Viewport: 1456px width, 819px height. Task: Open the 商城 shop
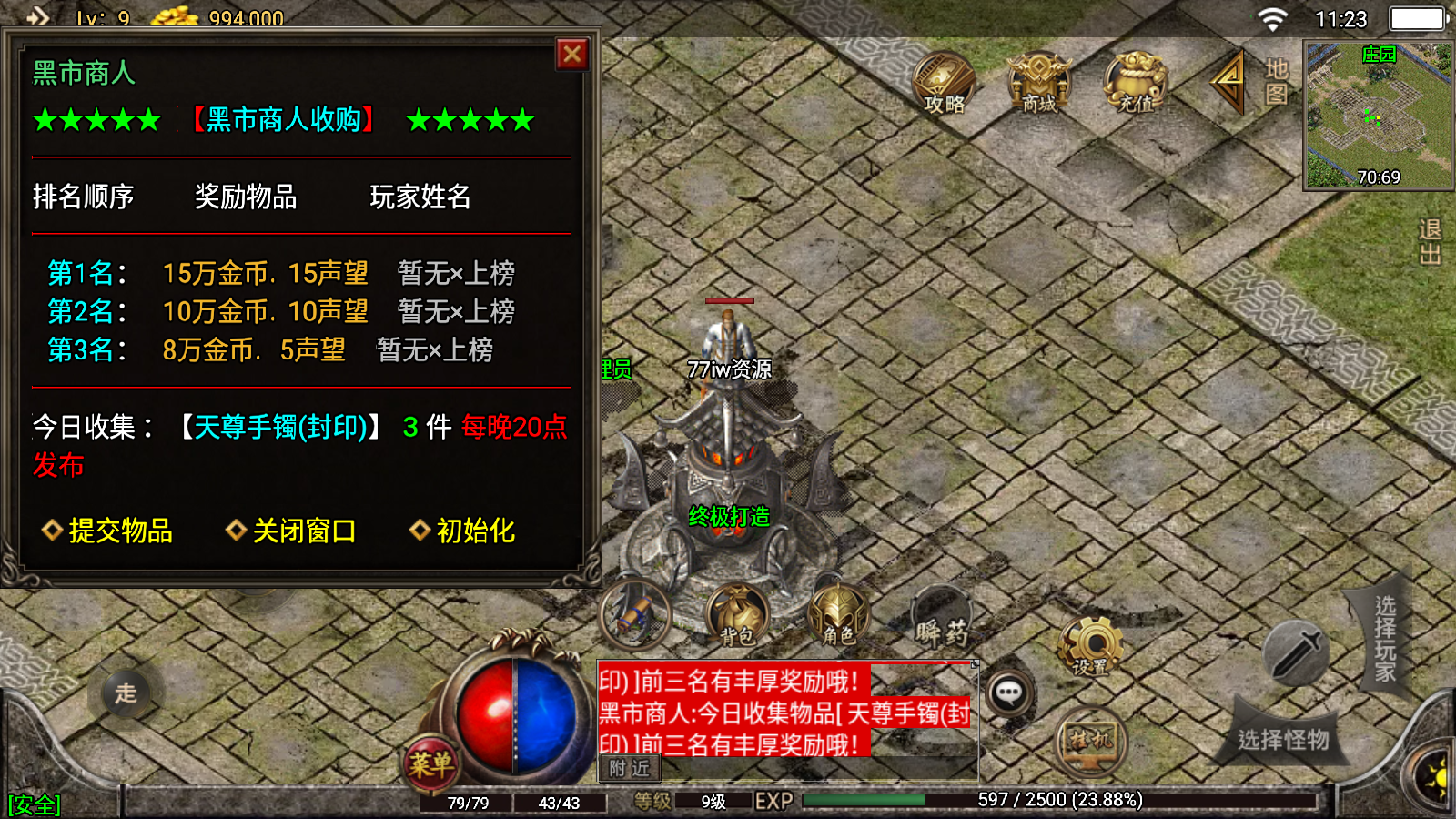coord(1039,82)
